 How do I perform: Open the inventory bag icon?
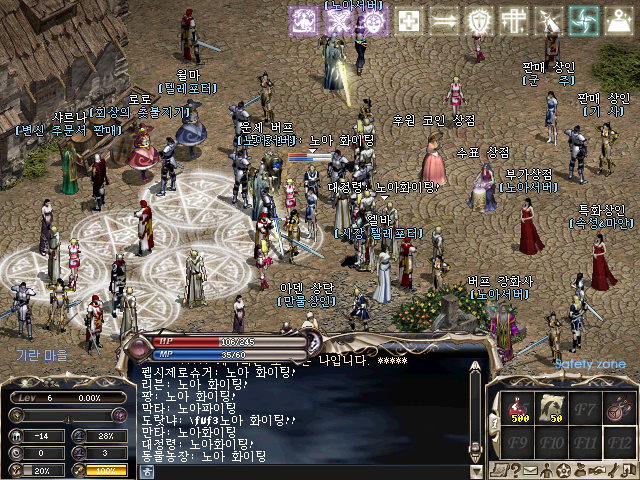(582, 468)
